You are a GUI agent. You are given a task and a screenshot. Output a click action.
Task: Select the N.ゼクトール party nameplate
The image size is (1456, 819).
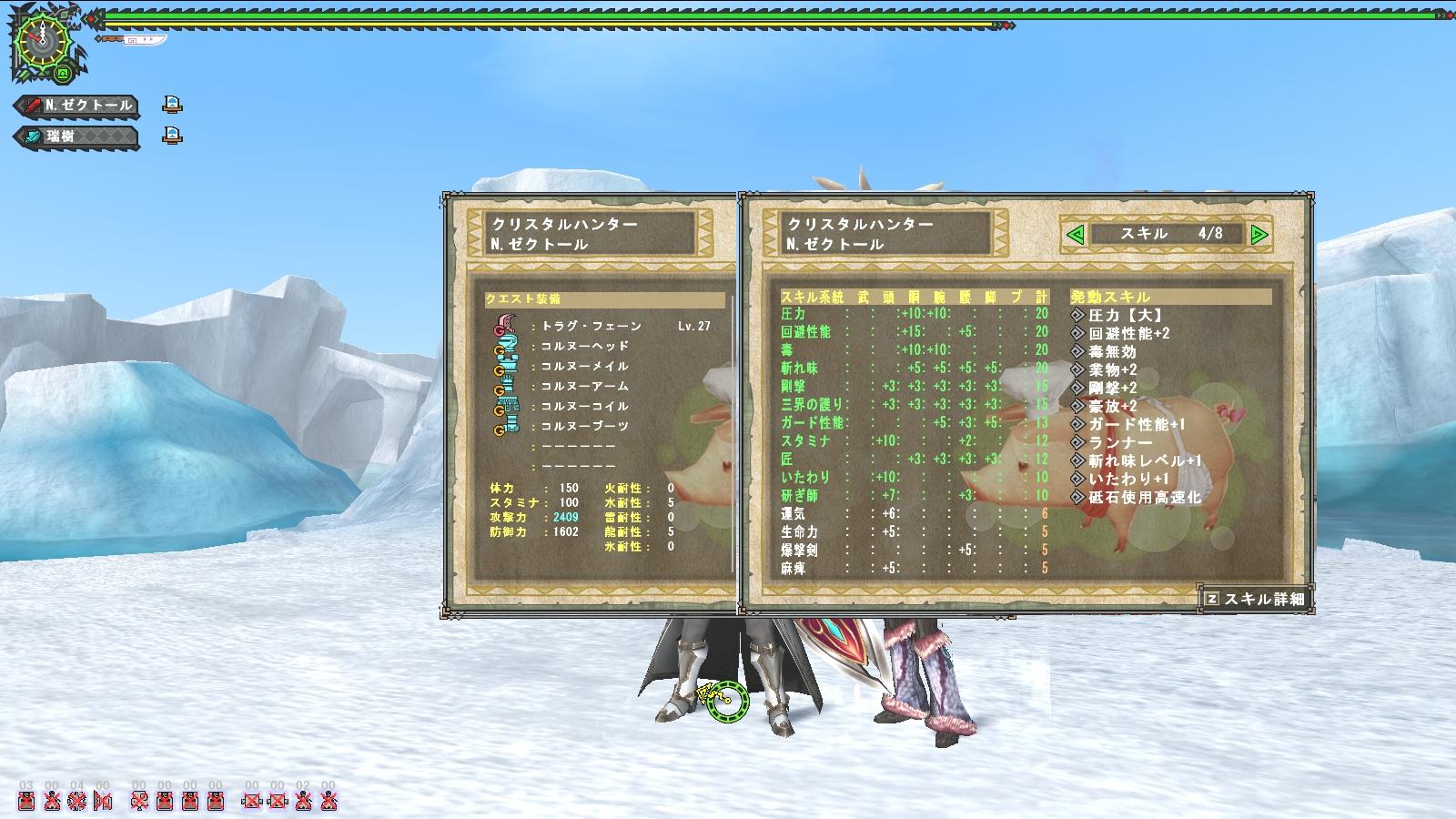pyautogui.click(x=77, y=106)
